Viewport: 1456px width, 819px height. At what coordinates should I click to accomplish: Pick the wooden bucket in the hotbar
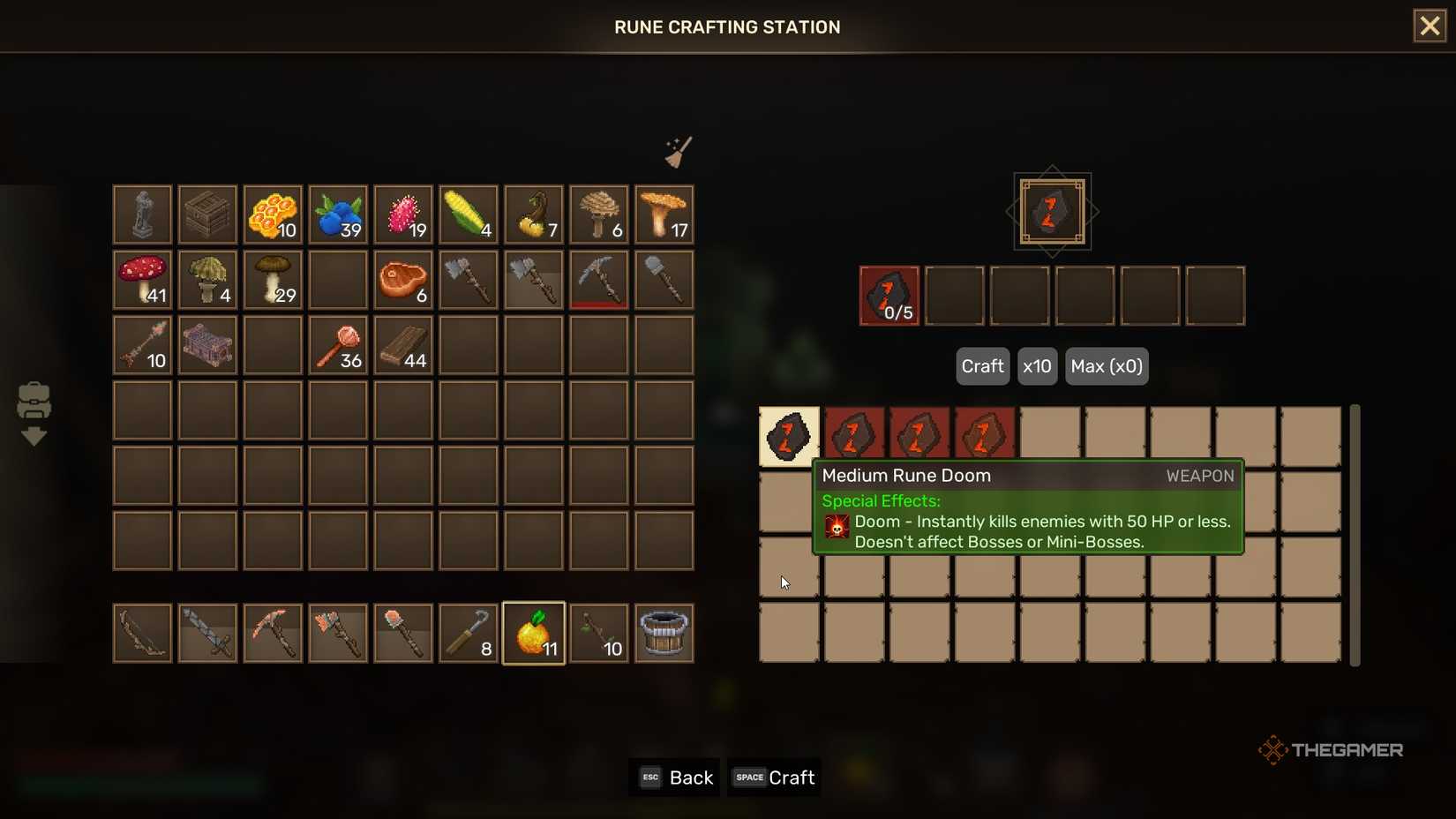(664, 632)
